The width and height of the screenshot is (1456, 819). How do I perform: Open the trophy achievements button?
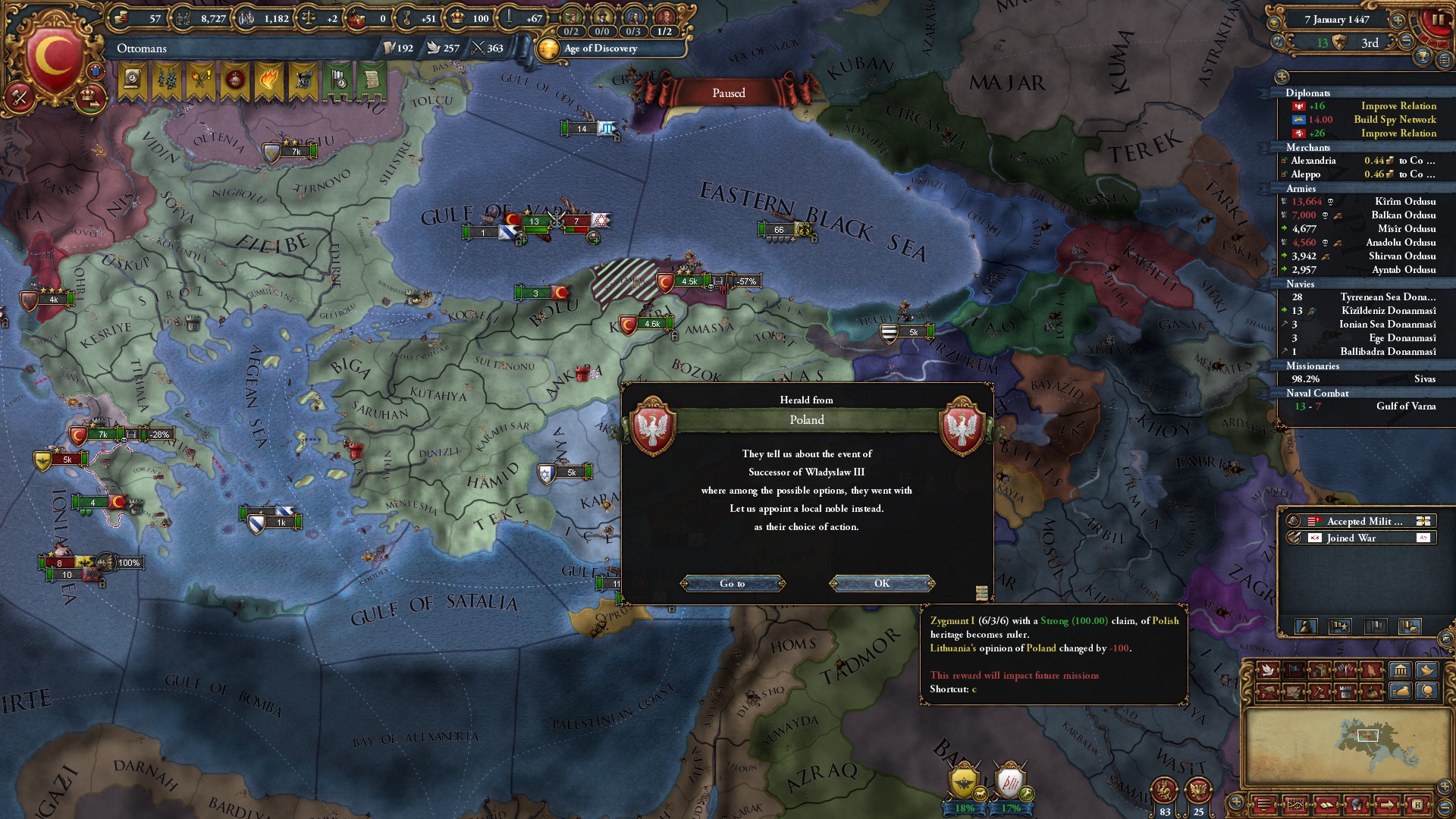[1423, 57]
